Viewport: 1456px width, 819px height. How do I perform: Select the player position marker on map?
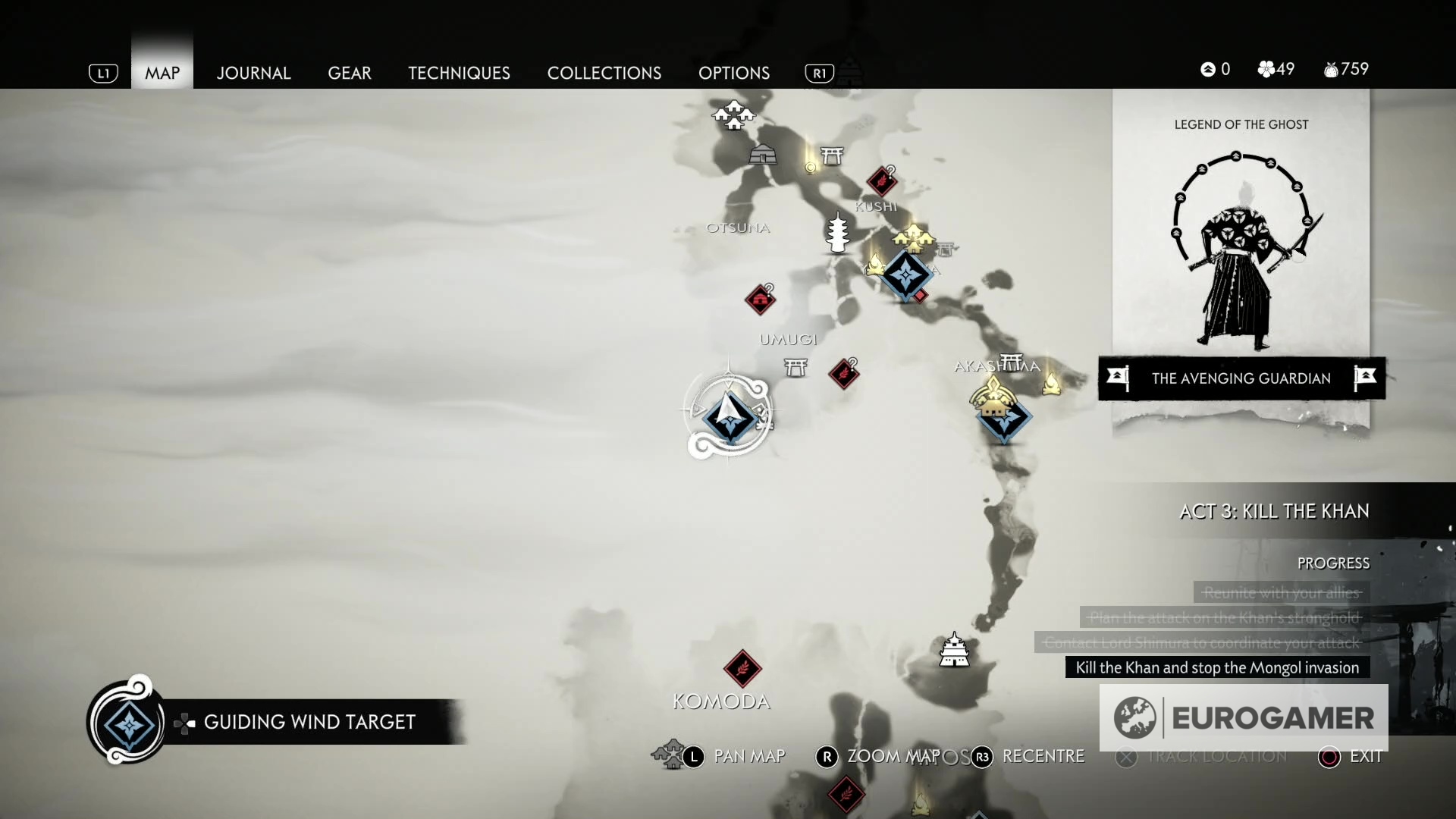coord(729,413)
